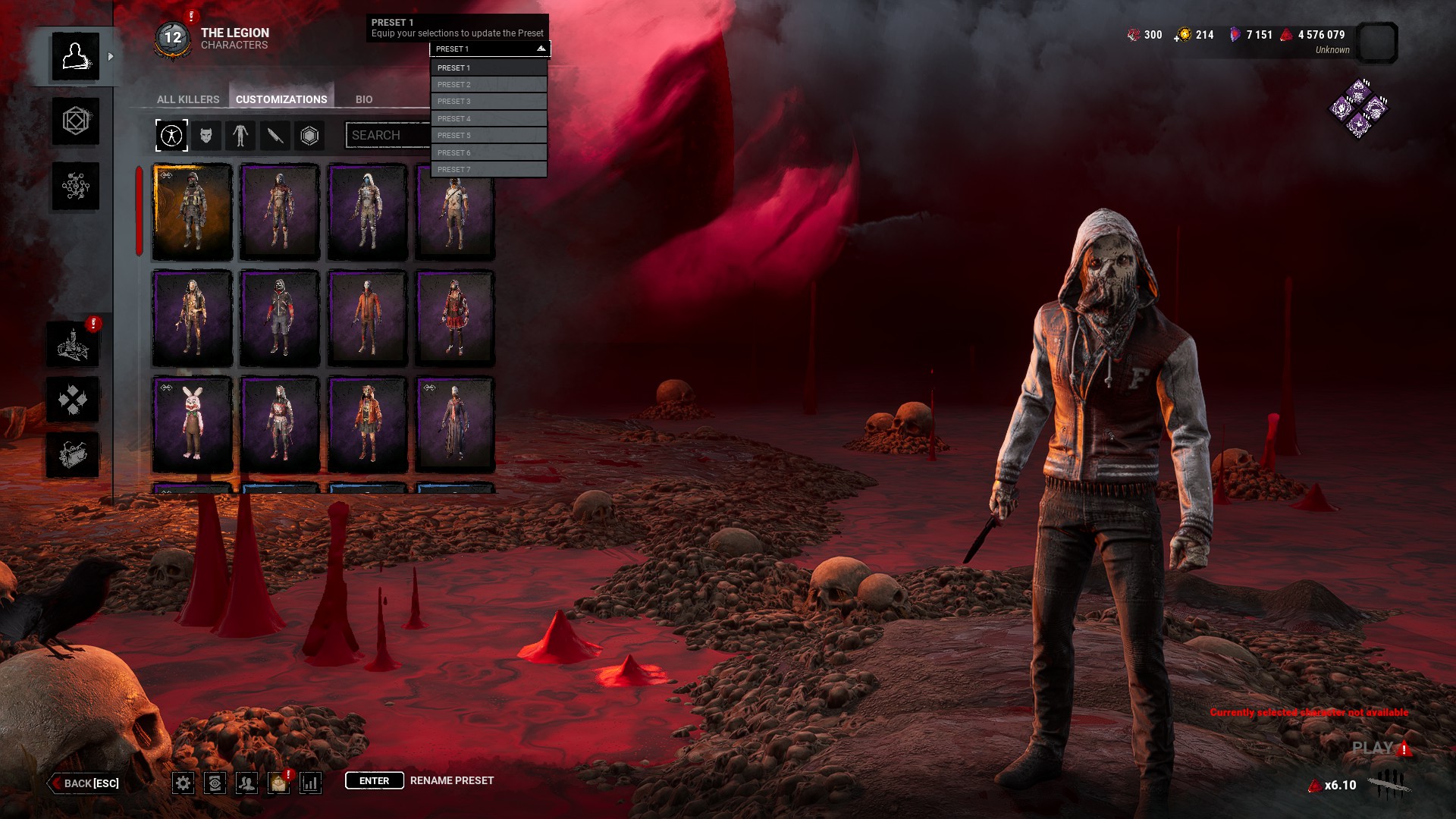Select Preset 3 from the dropdown list
1456x819 pixels.
488,102
